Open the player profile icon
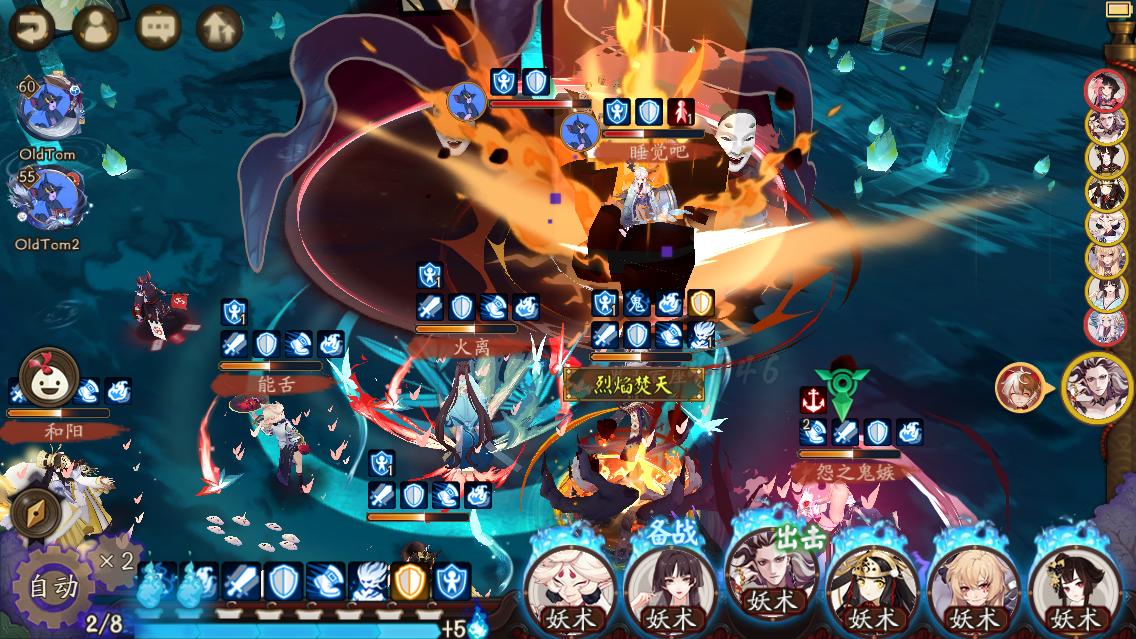Image resolution: width=1136 pixels, height=639 pixels. click(94, 28)
